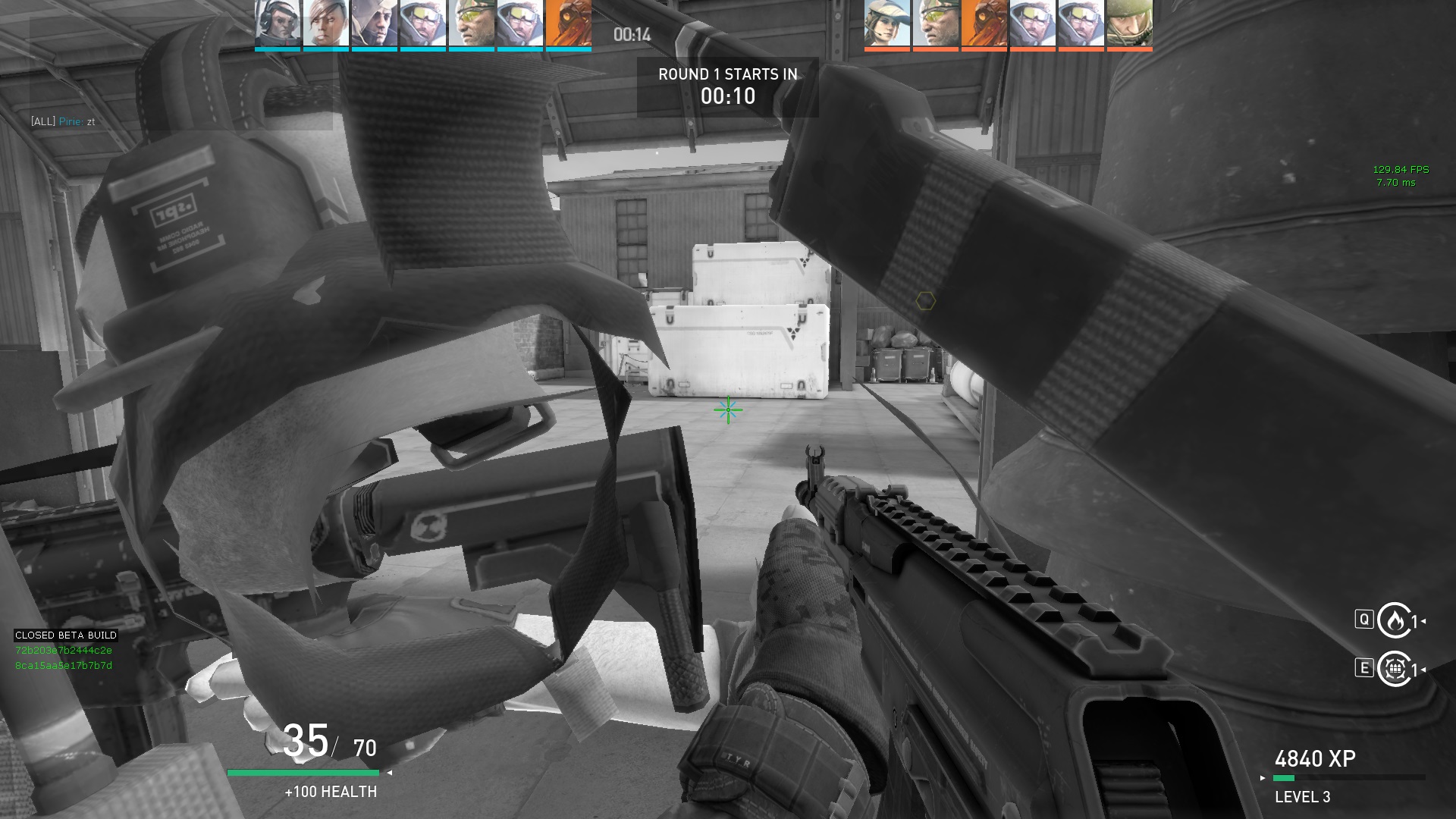Viewport: 1456px width, 819px height.
Task: Click the orange team's orange masked merc portrait
Action: [x=984, y=24]
